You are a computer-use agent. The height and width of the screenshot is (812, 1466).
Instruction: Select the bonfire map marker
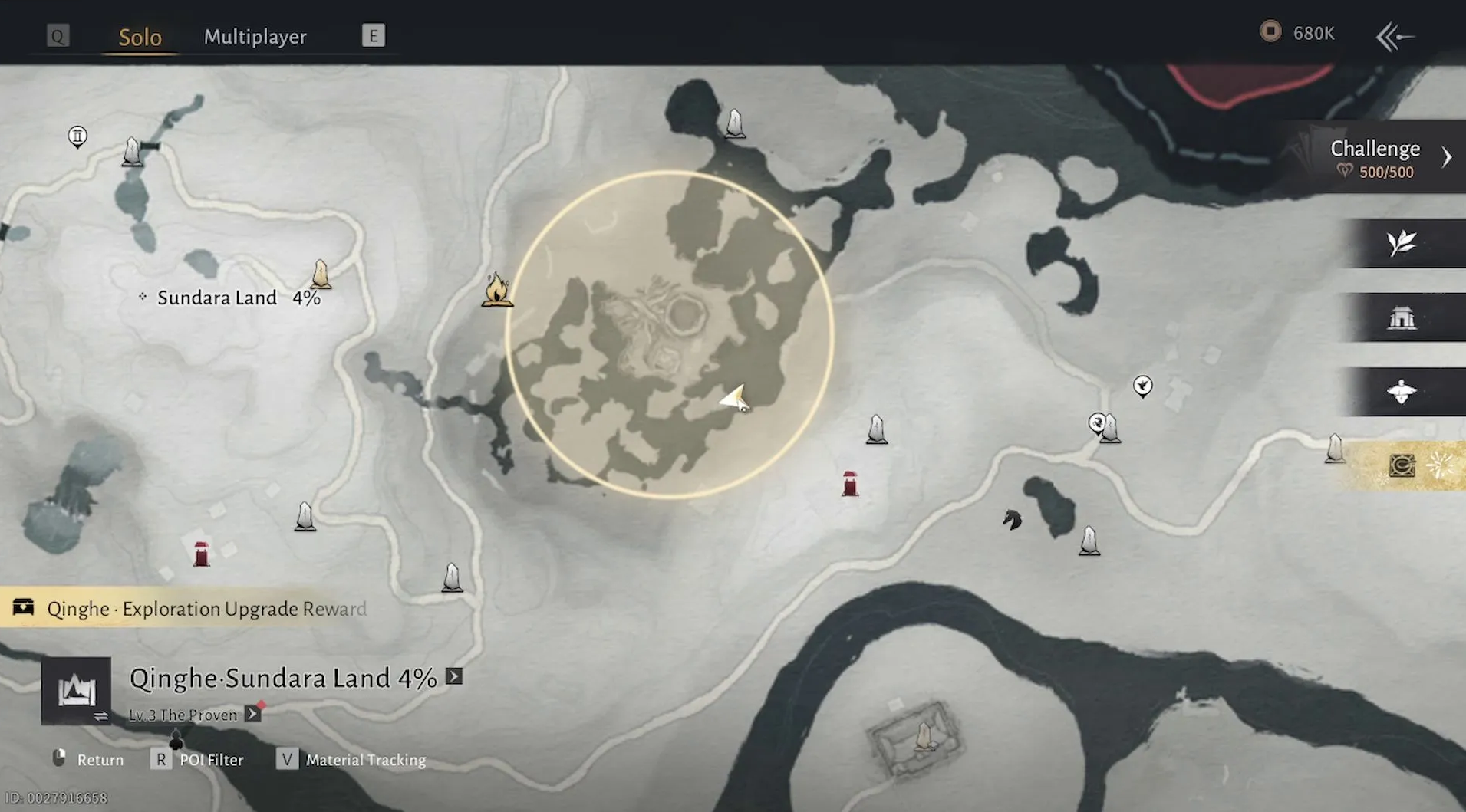[496, 290]
